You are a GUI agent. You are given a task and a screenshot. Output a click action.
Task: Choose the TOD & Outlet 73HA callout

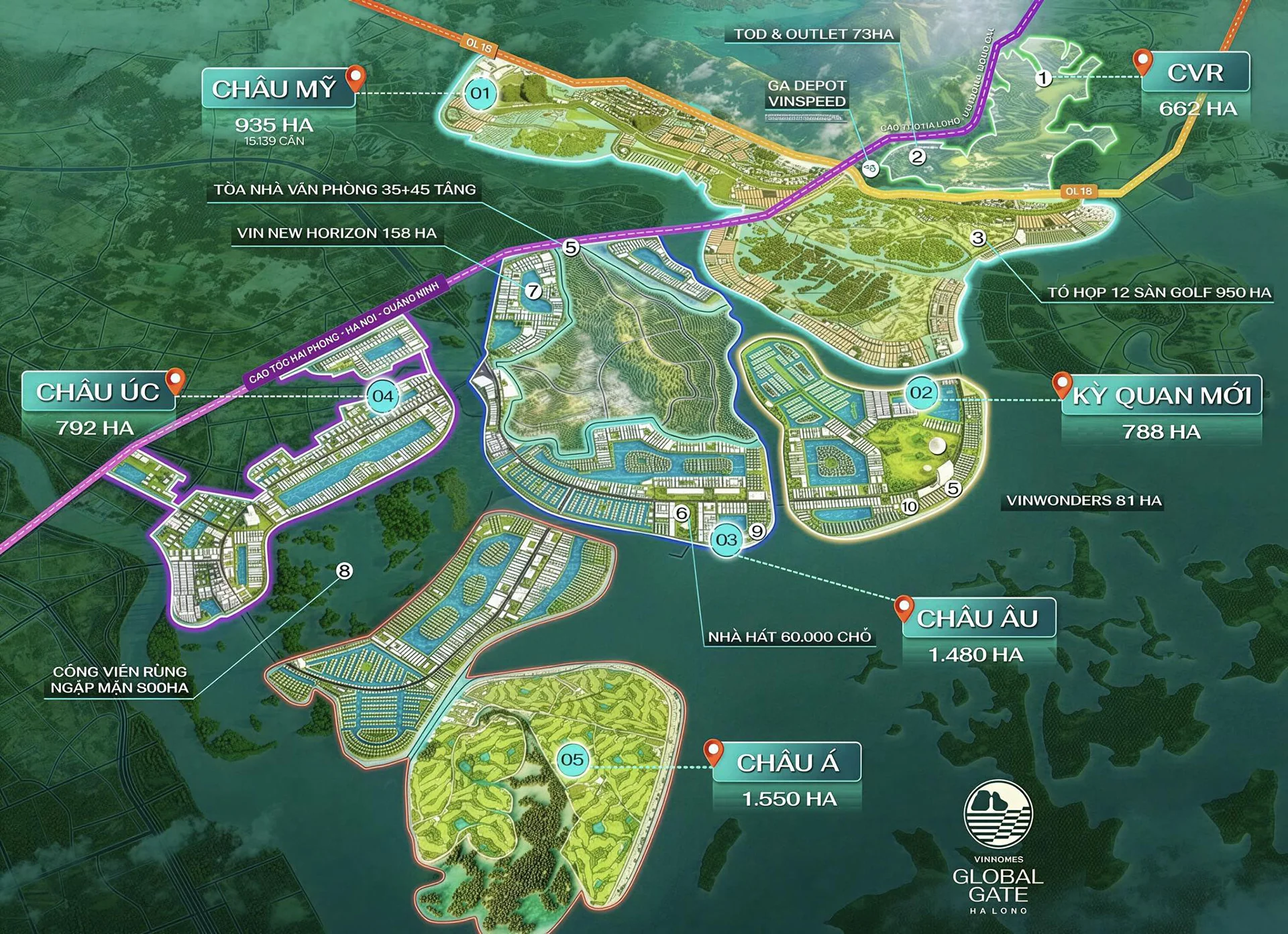tap(813, 34)
